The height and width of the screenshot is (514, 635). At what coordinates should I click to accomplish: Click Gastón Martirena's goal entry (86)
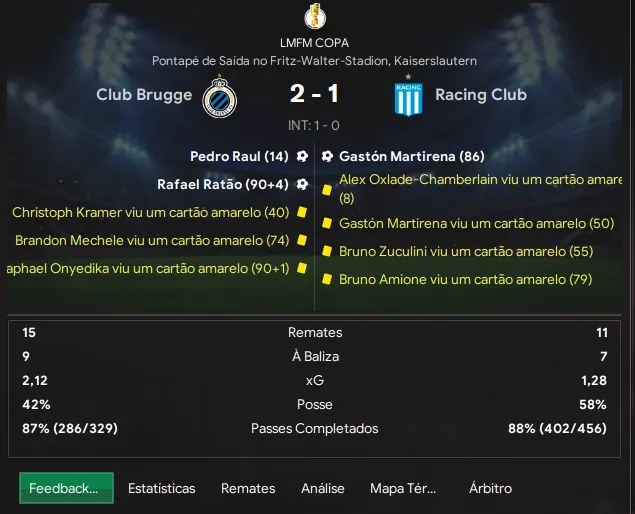pos(412,157)
